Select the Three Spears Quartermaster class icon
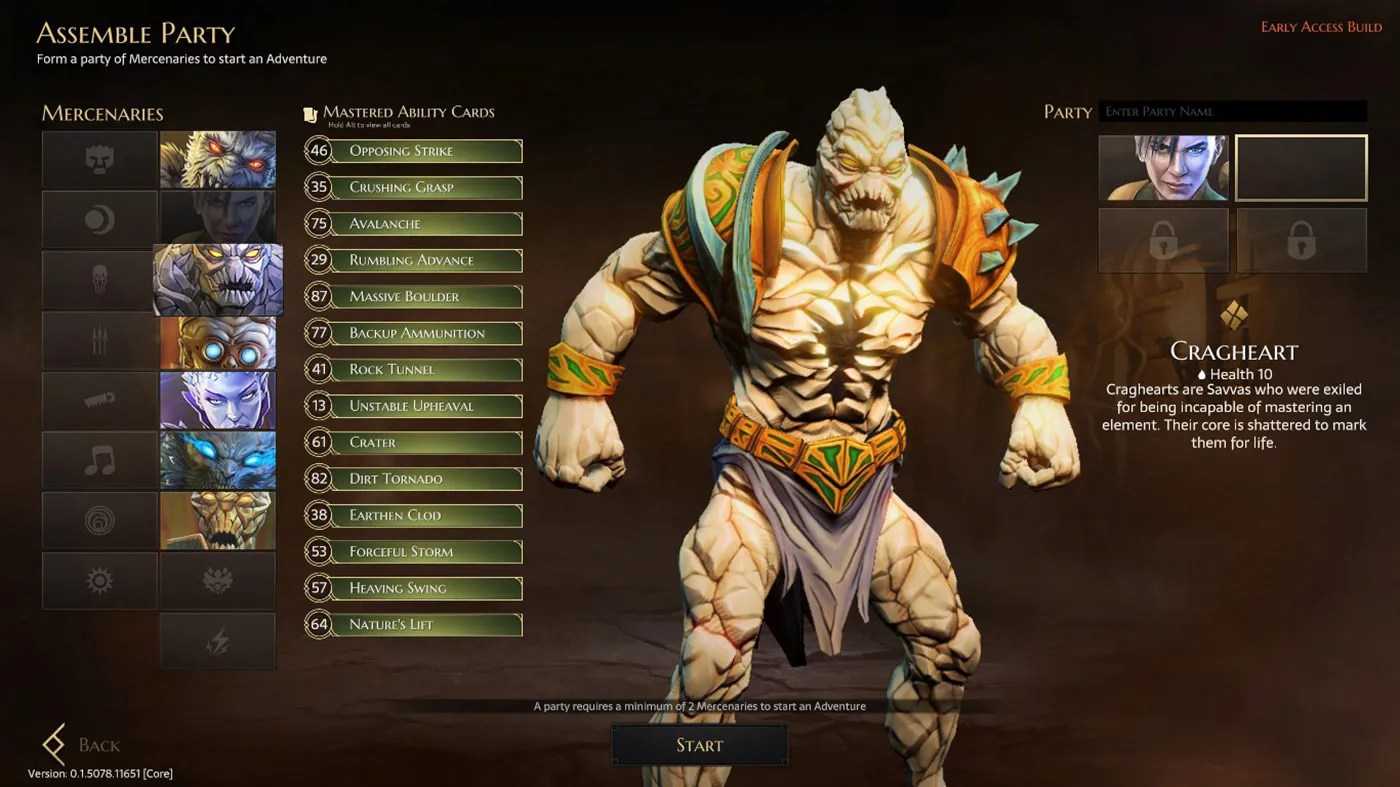The width and height of the screenshot is (1400, 787). tap(99, 339)
